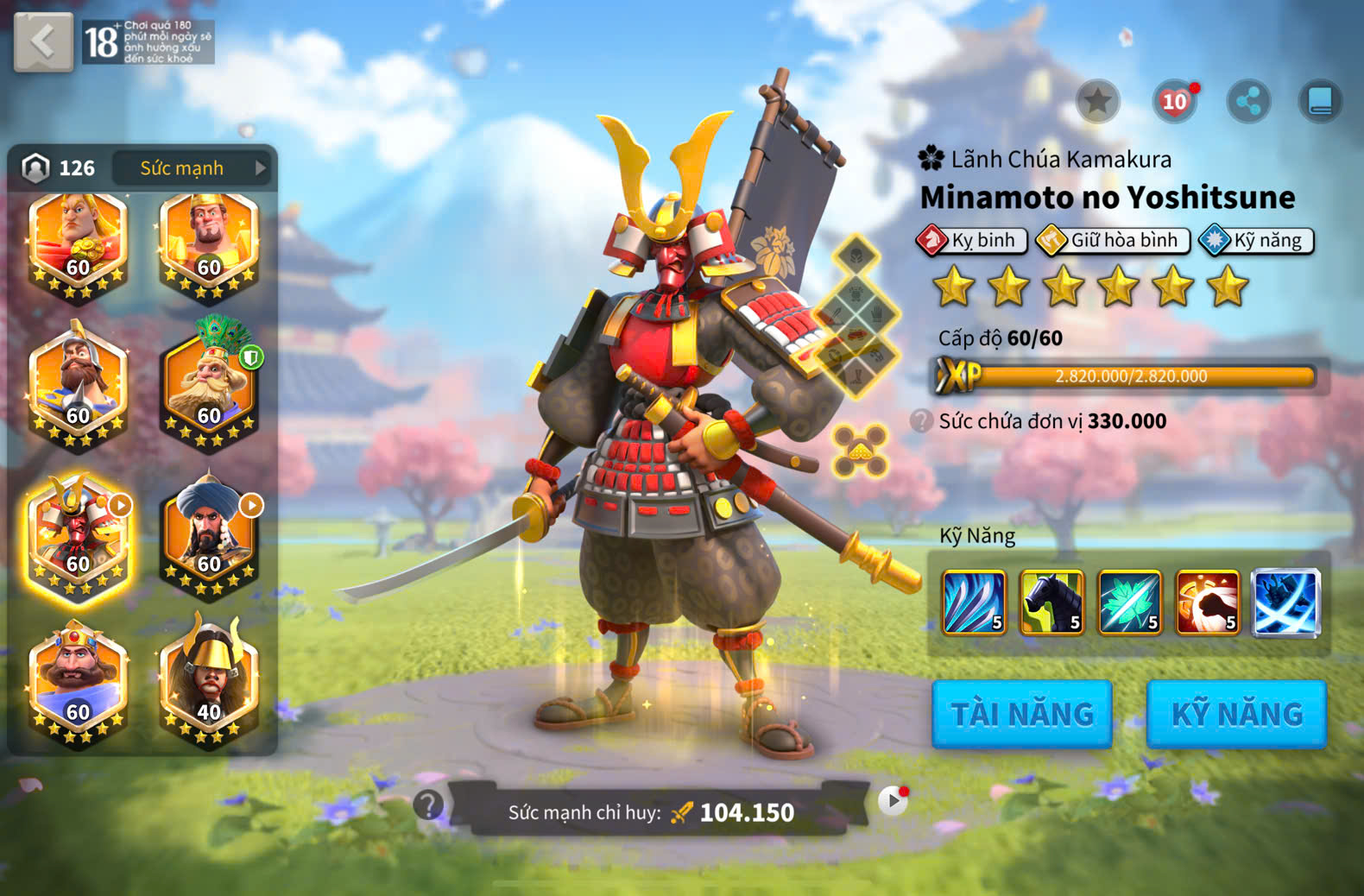Screen dimensions: 1364x896
Task: Tap the heart likes icon
Action: (x=1174, y=102)
